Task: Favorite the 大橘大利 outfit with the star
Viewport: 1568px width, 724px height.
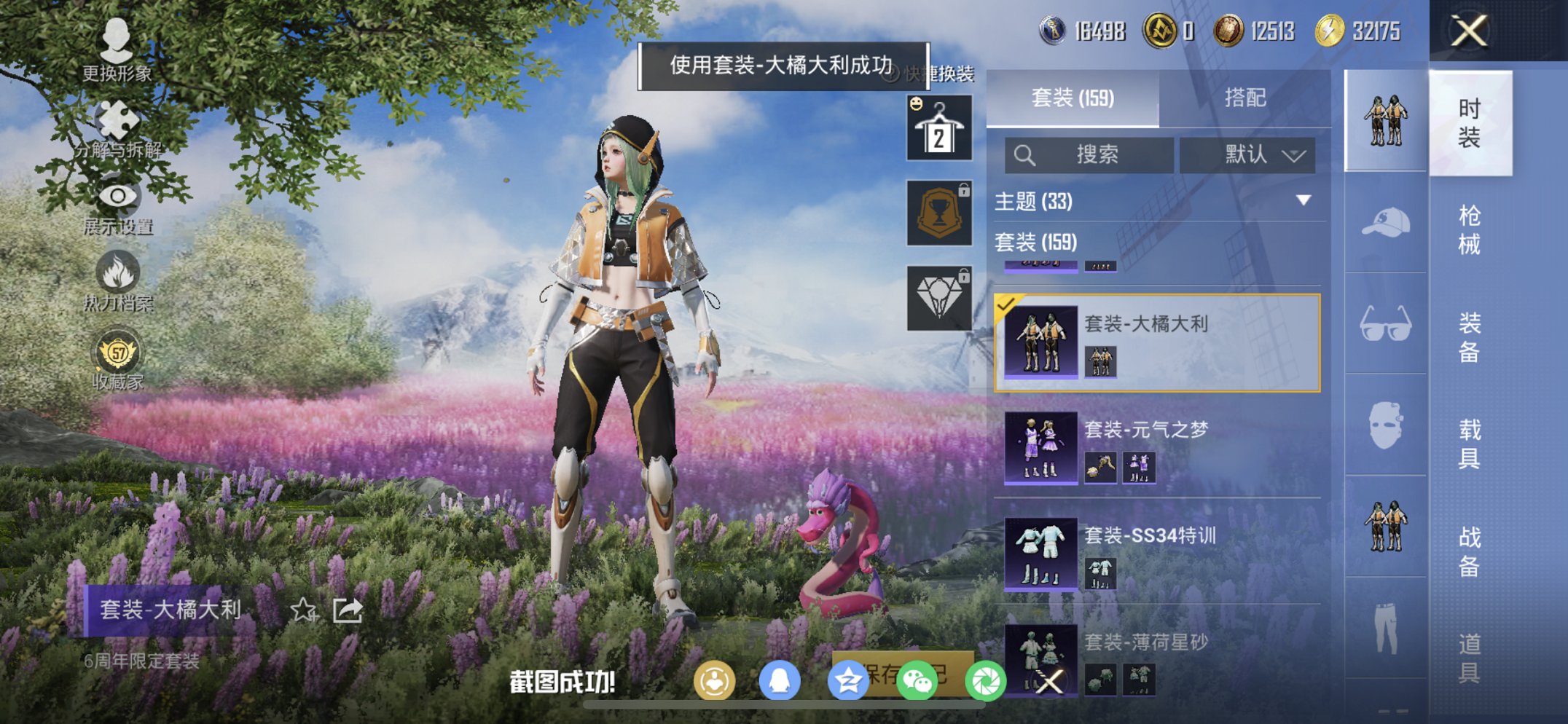Action: [x=305, y=612]
